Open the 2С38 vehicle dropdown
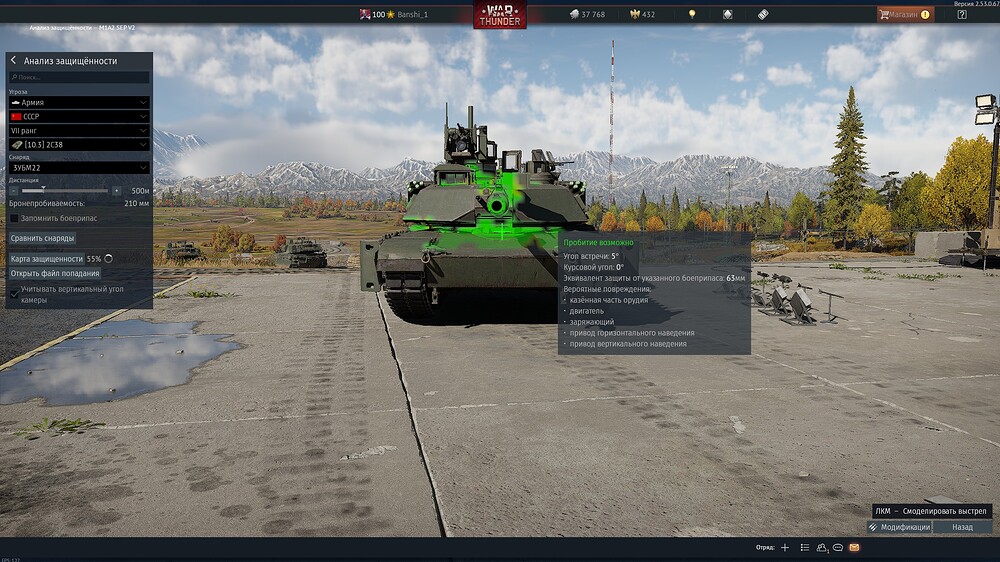 point(79,146)
